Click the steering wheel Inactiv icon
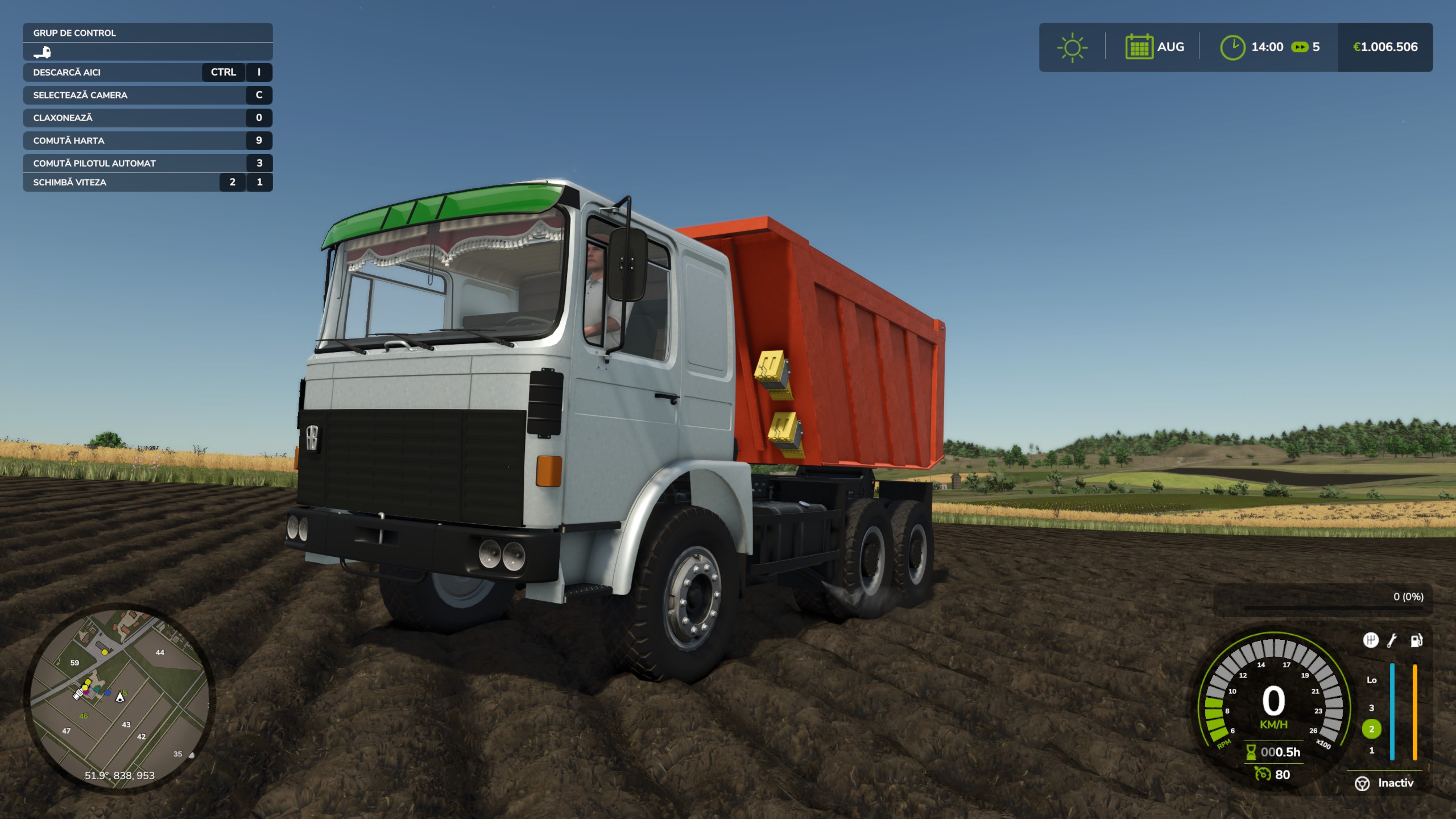Viewport: 1456px width, 819px height. click(x=1362, y=784)
